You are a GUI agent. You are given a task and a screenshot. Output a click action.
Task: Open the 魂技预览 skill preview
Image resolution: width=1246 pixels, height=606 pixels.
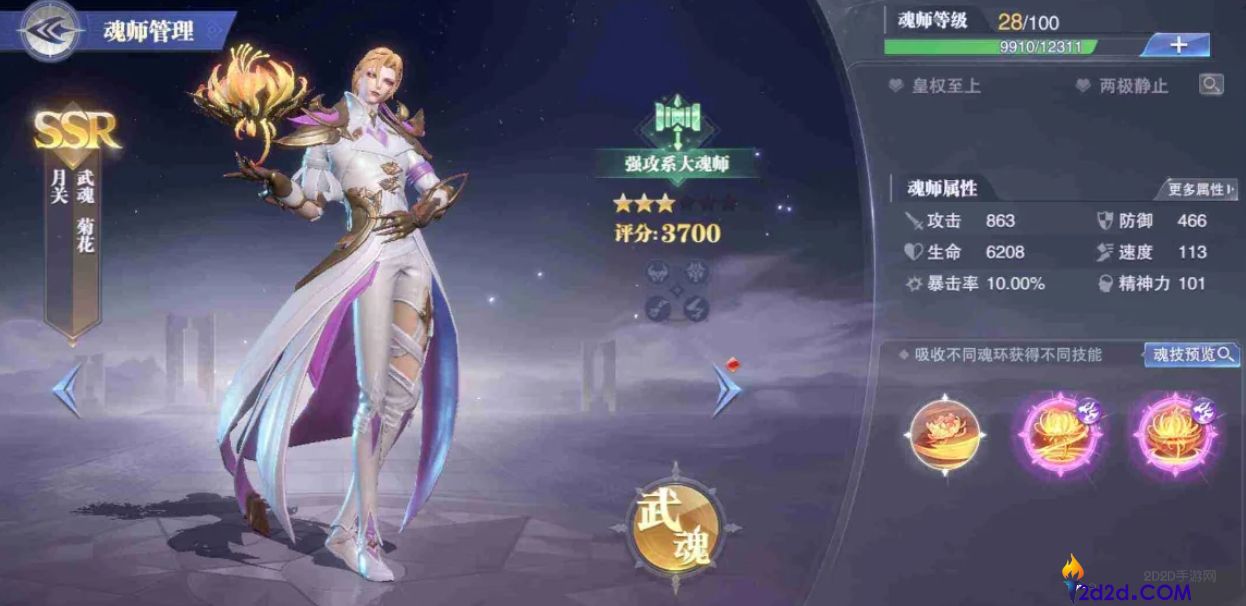coord(1191,355)
